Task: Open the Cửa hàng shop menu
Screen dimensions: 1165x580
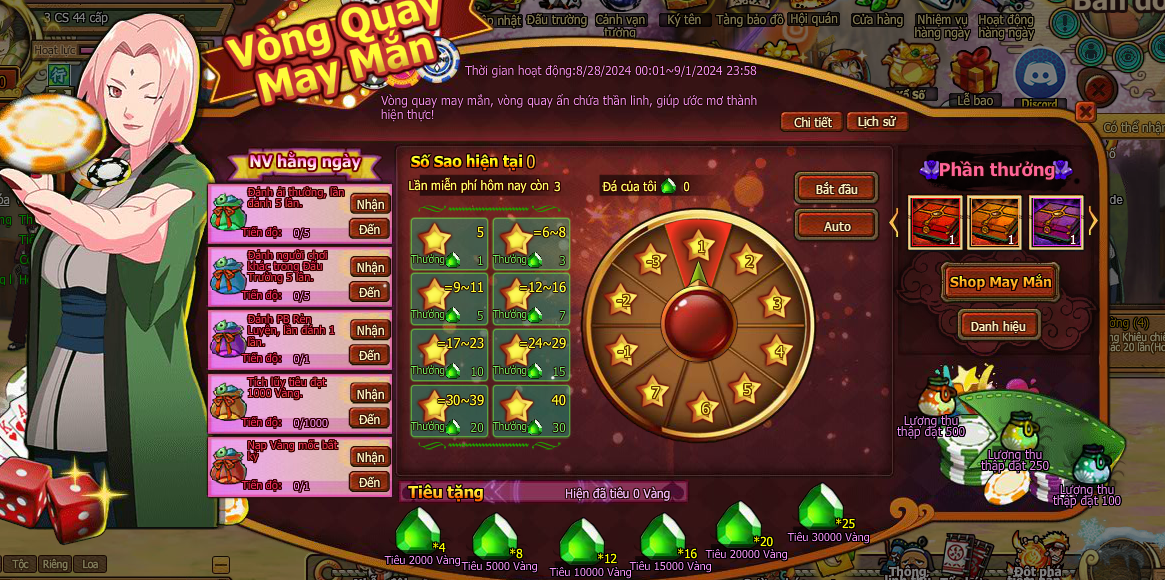Action: 877,19
